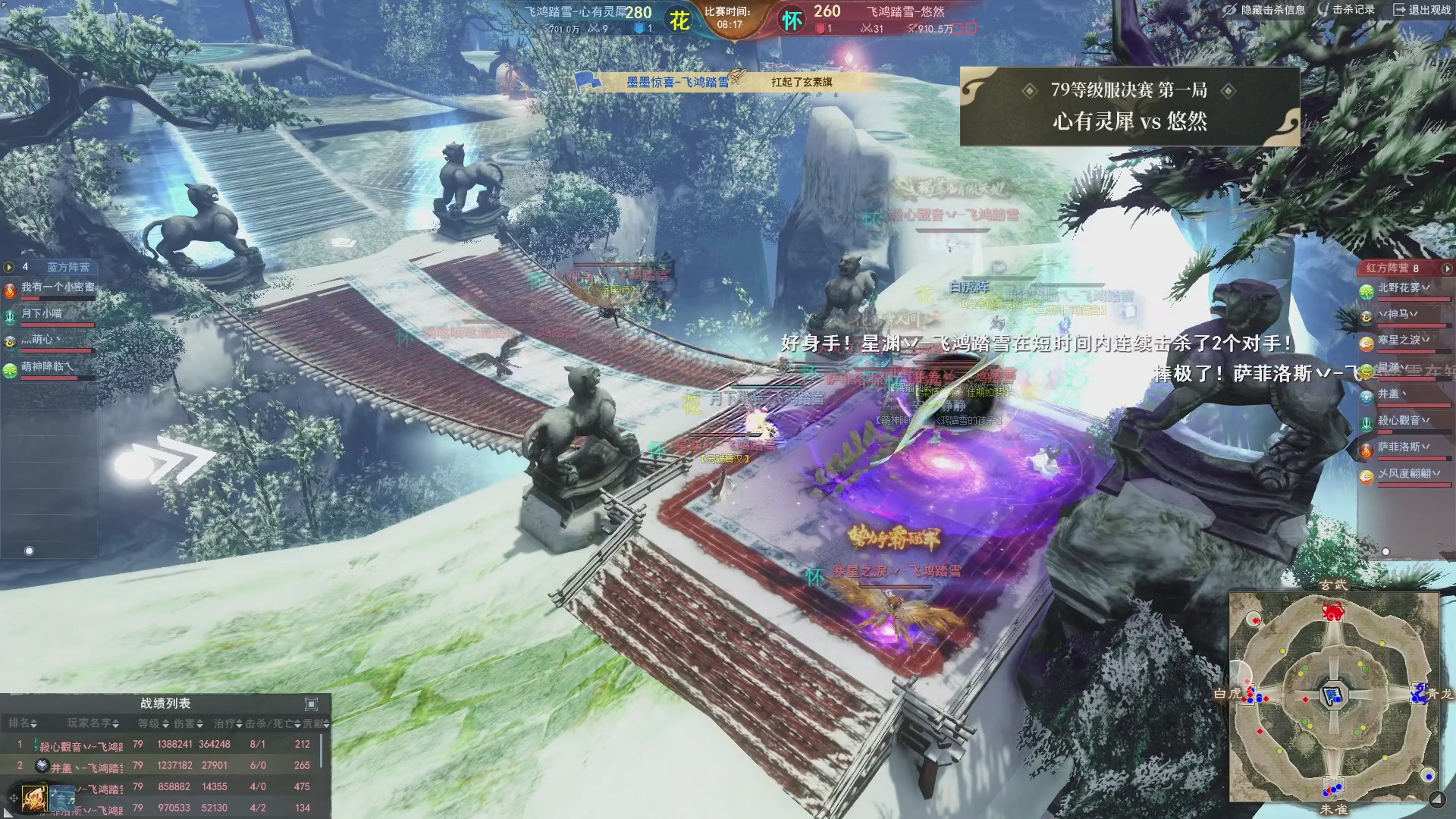This screenshot has width=1456, height=819.
Task: Select red player 殺心觀音 in team list
Action: pyautogui.click(x=1403, y=420)
